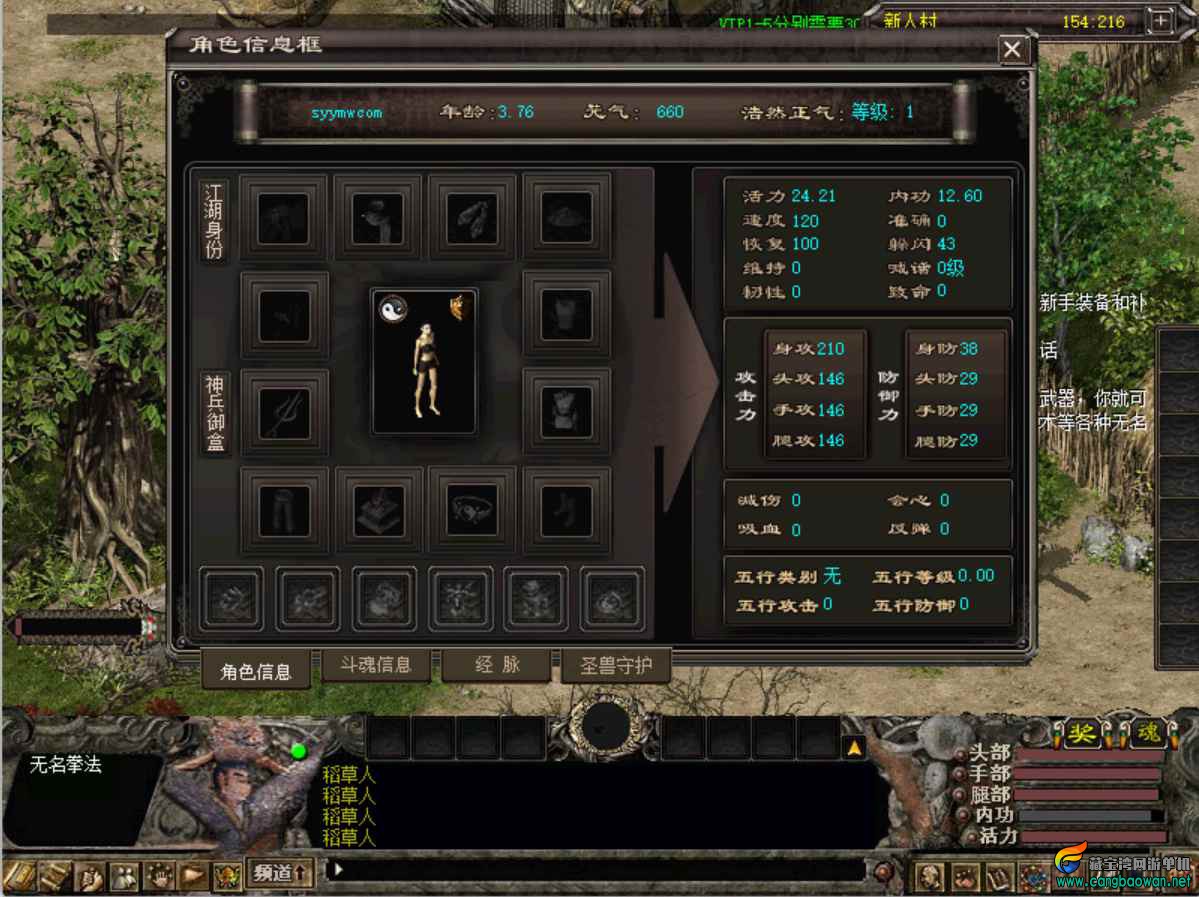Open the 频道 chat channel selector
1199x897 pixels.
280,872
